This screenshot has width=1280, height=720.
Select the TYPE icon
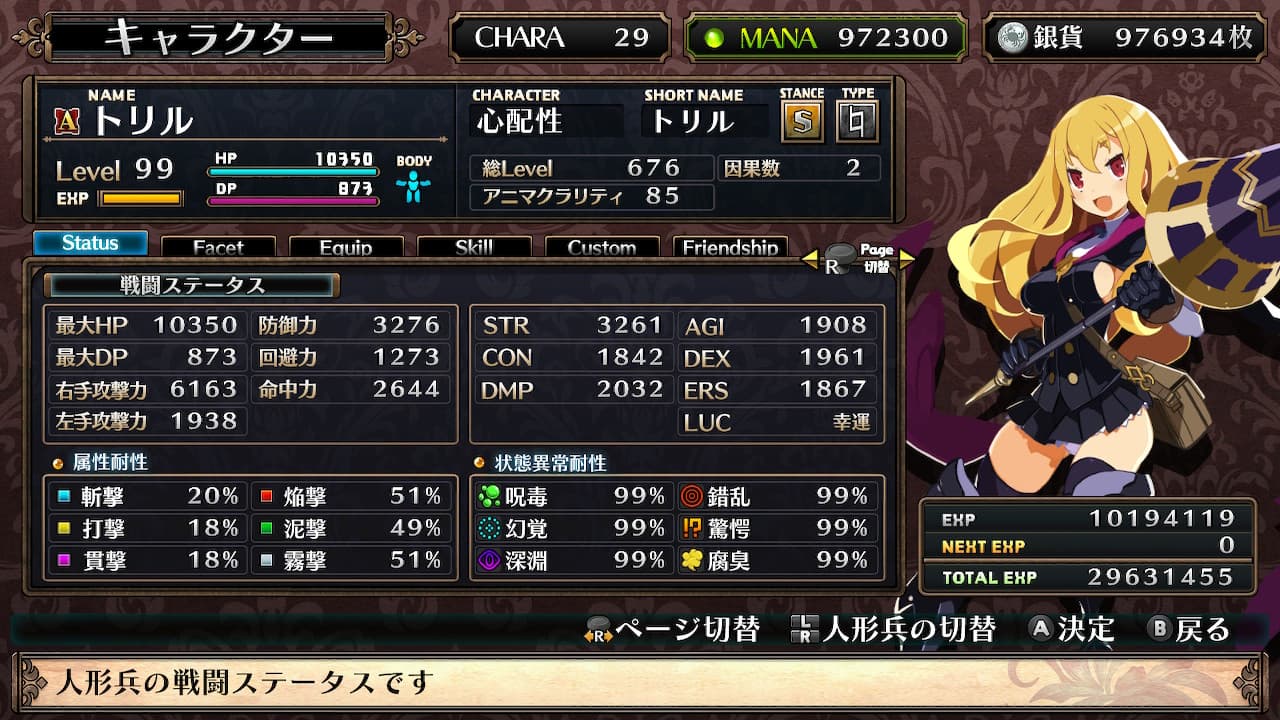(x=857, y=122)
